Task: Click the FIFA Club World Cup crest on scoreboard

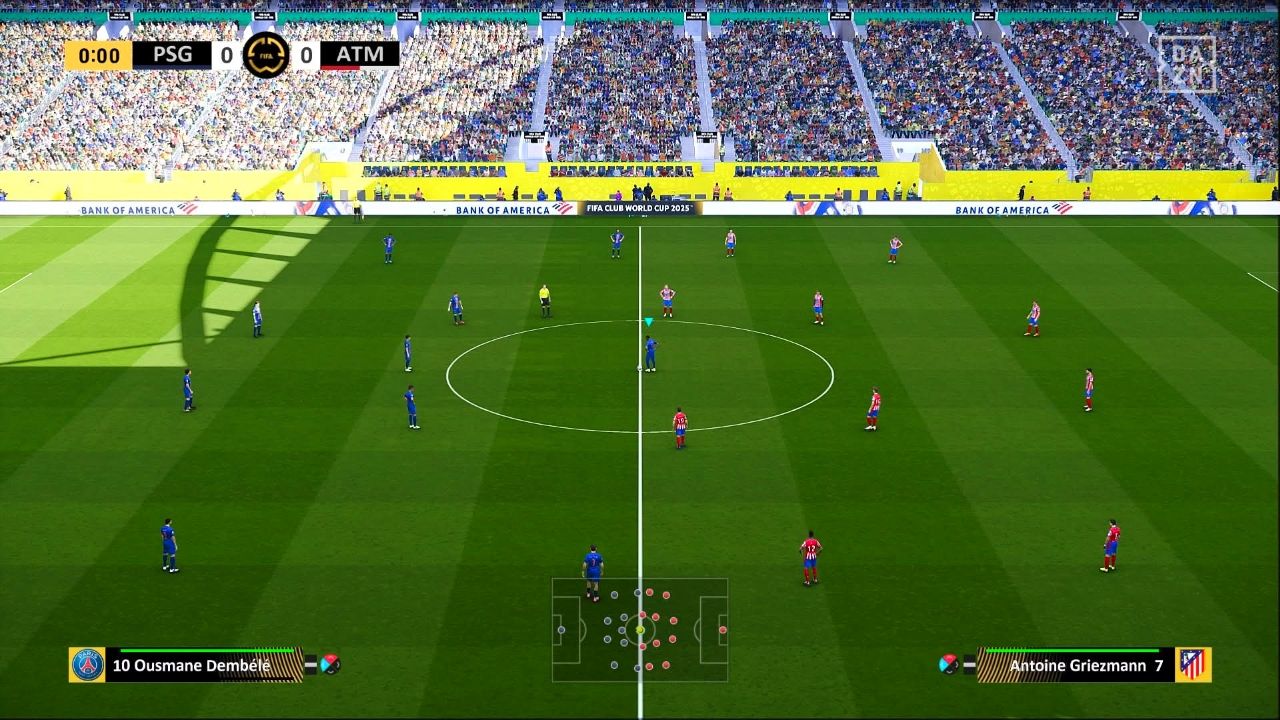Action: [x=268, y=53]
